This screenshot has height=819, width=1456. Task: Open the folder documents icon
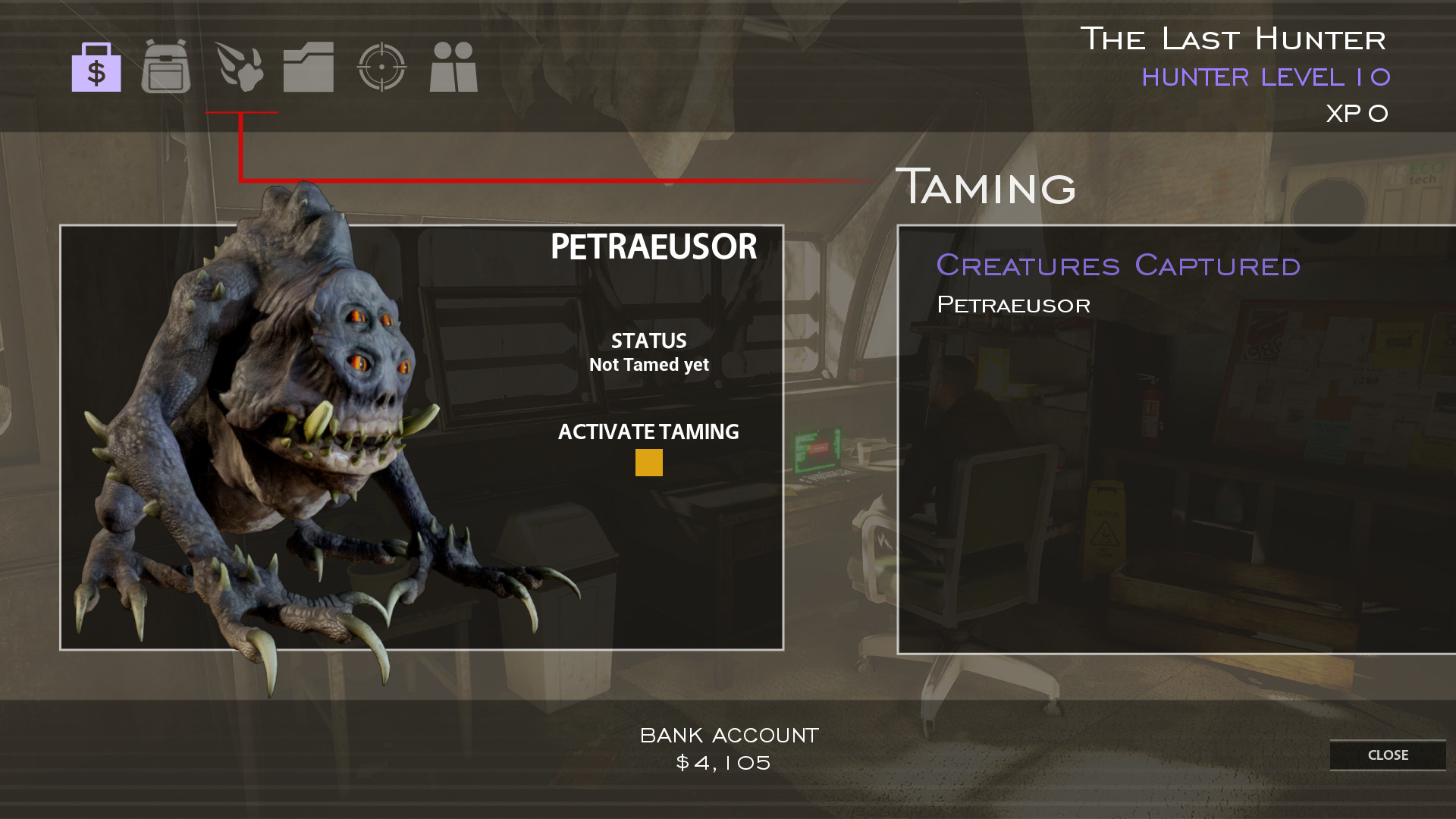308,69
